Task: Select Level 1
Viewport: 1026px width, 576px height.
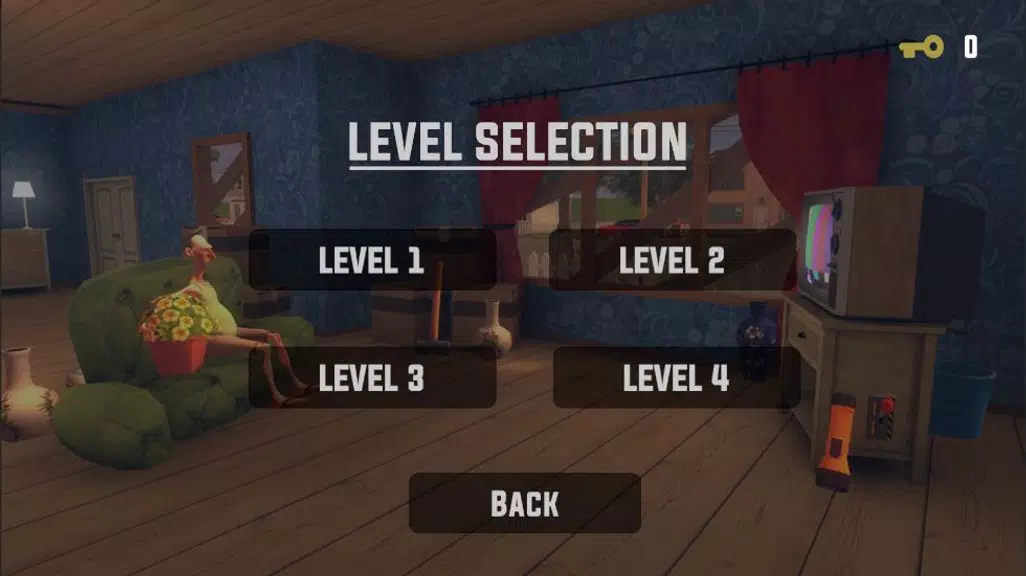Action: [372, 261]
